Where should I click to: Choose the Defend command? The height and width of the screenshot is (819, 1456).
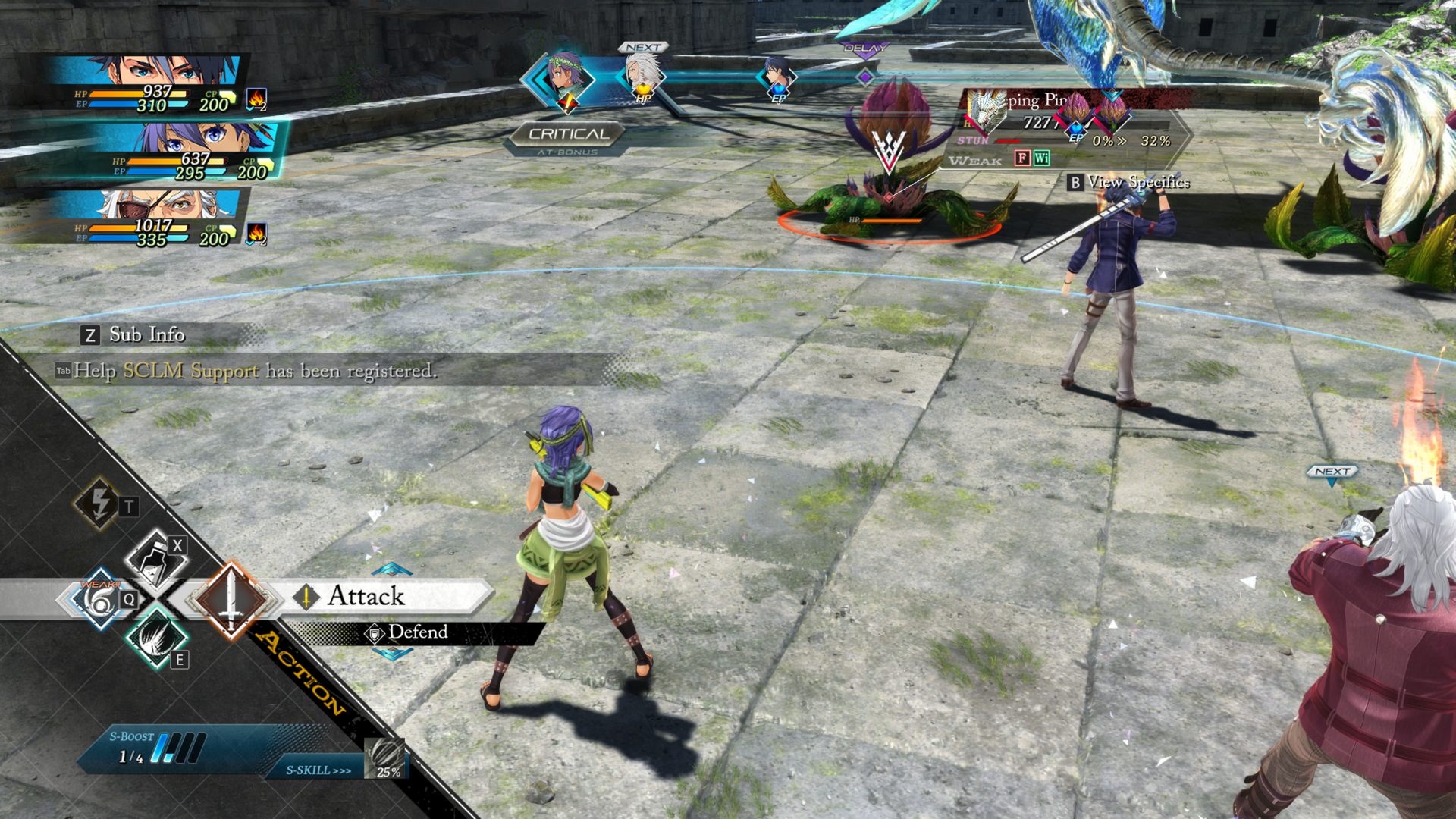coord(416,632)
